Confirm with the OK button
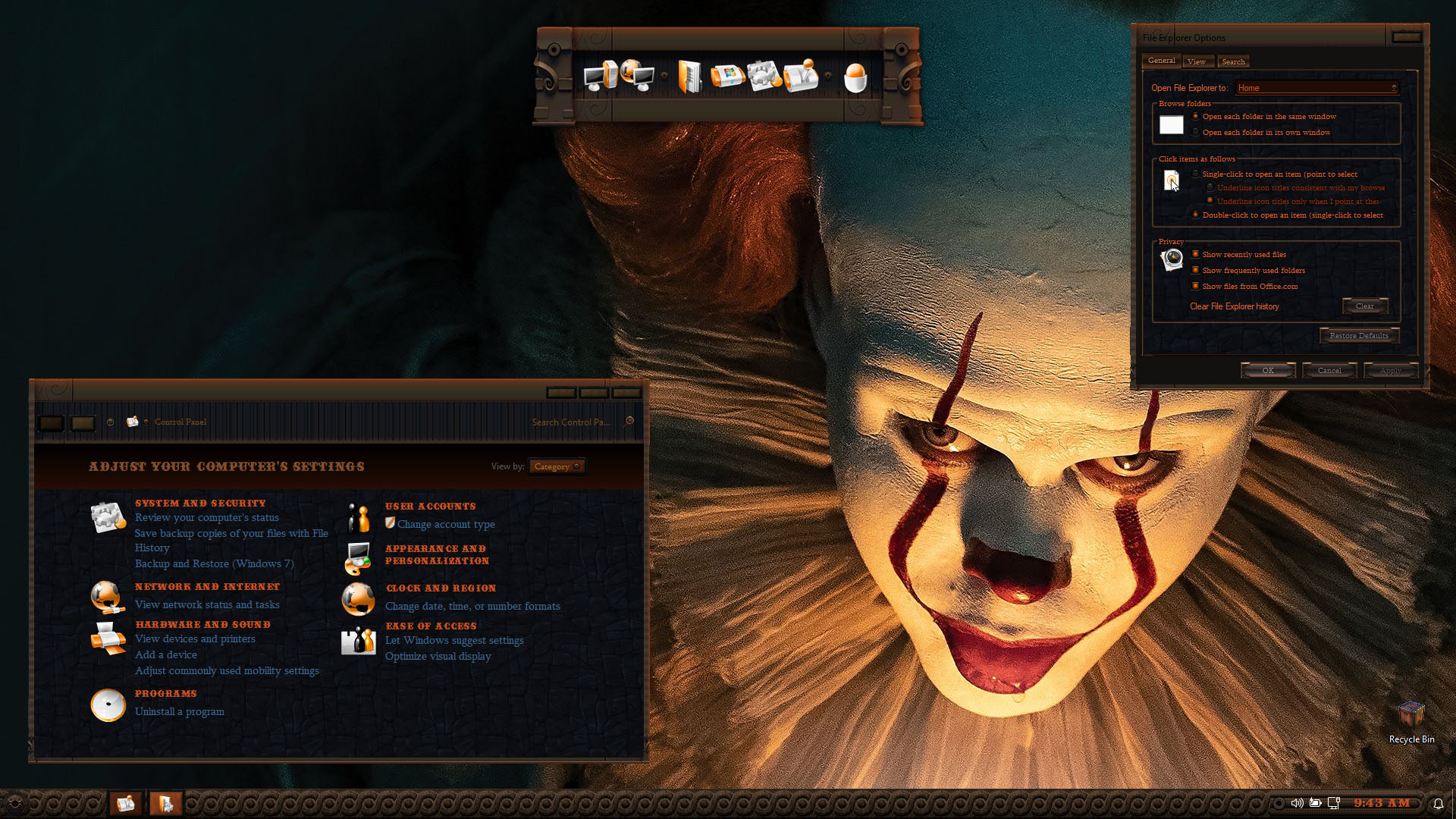 pyautogui.click(x=1268, y=371)
